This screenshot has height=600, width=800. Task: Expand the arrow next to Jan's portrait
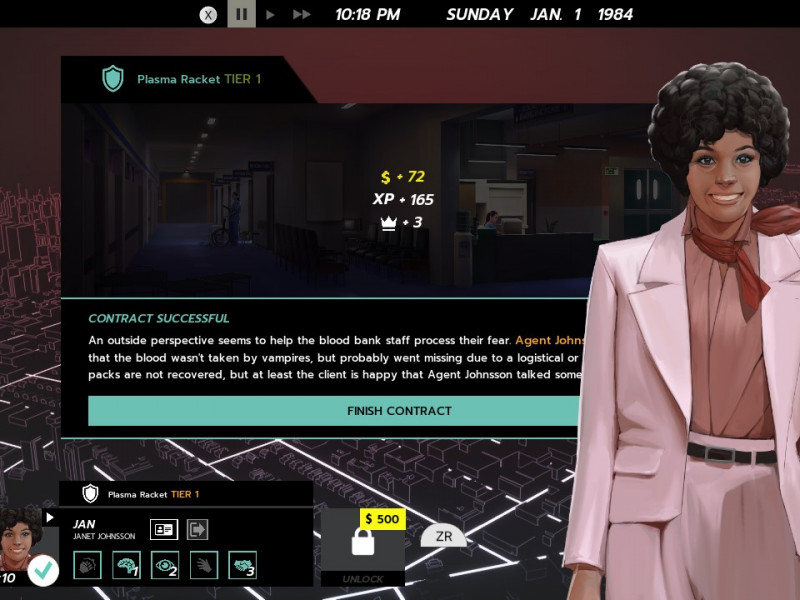[x=50, y=517]
